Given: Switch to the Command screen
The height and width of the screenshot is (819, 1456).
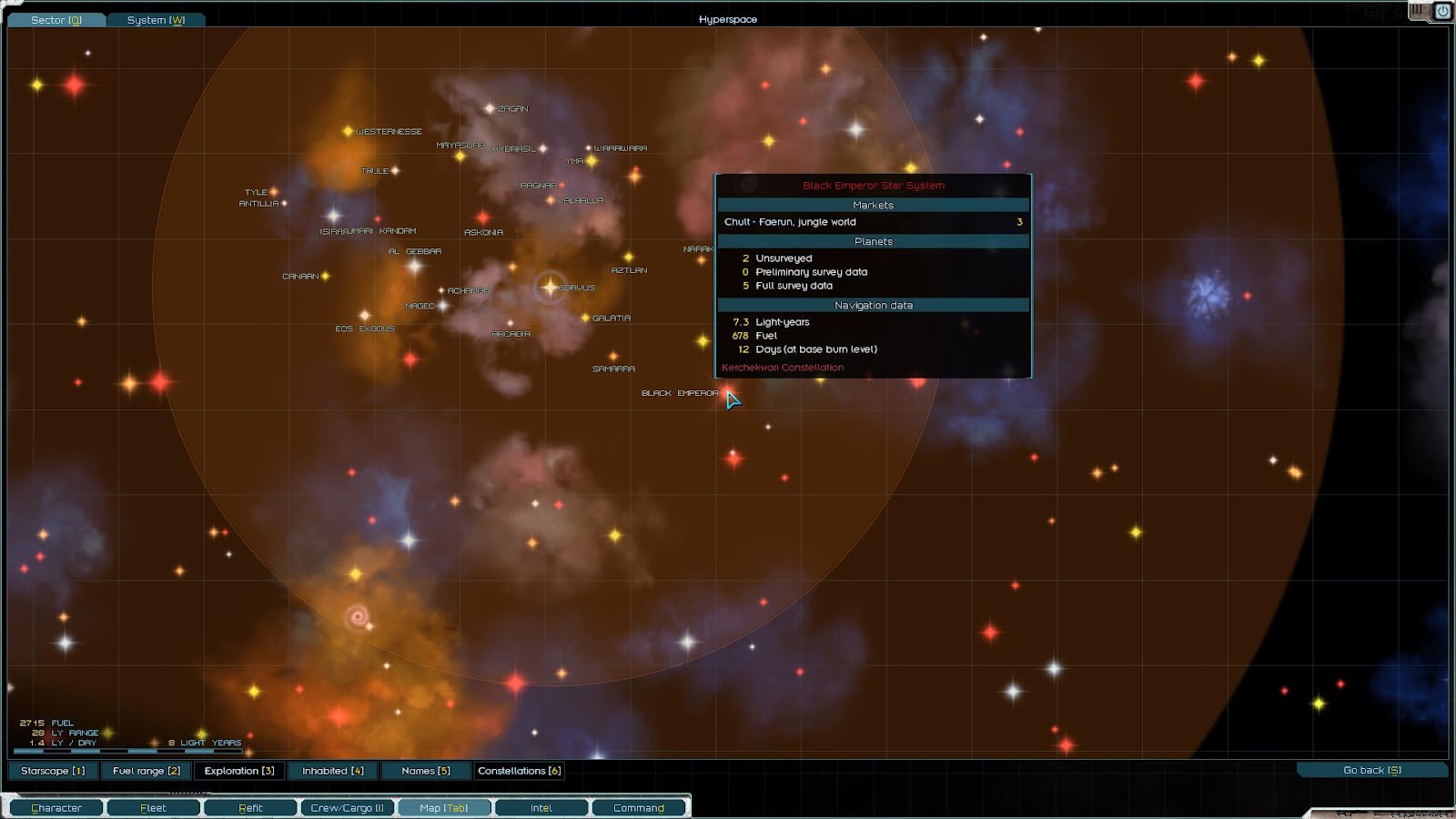Looking at the screenshot, I should pos(639,807).
